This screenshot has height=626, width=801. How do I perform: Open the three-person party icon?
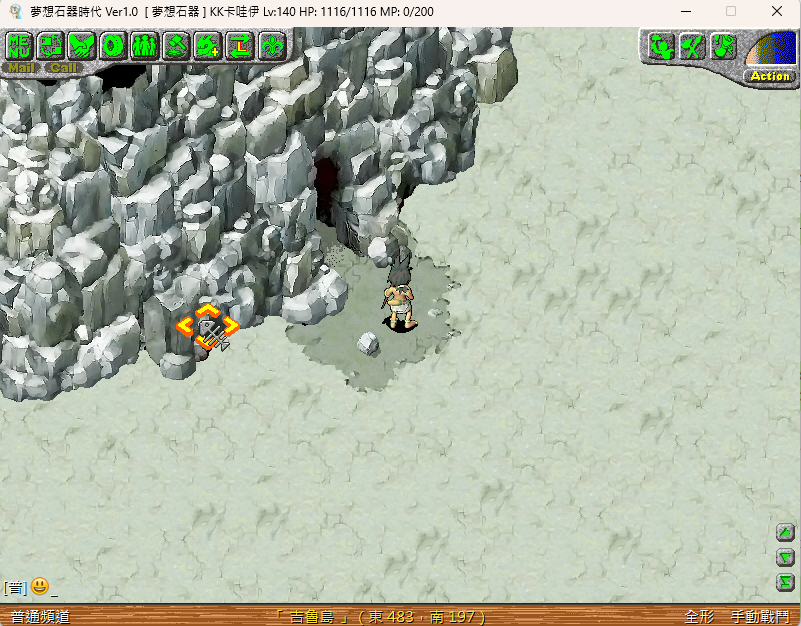[144, 46]
